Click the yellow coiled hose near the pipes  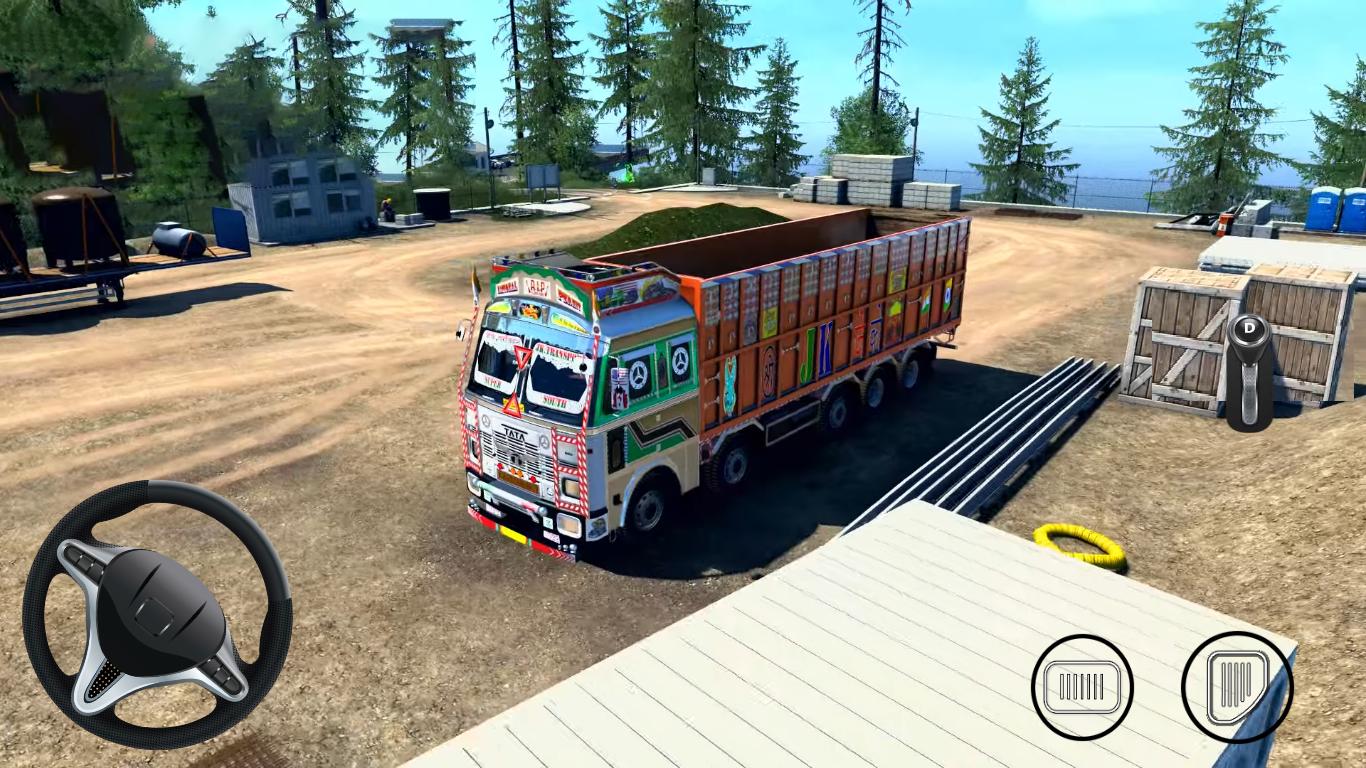(x=1077, y=545)
